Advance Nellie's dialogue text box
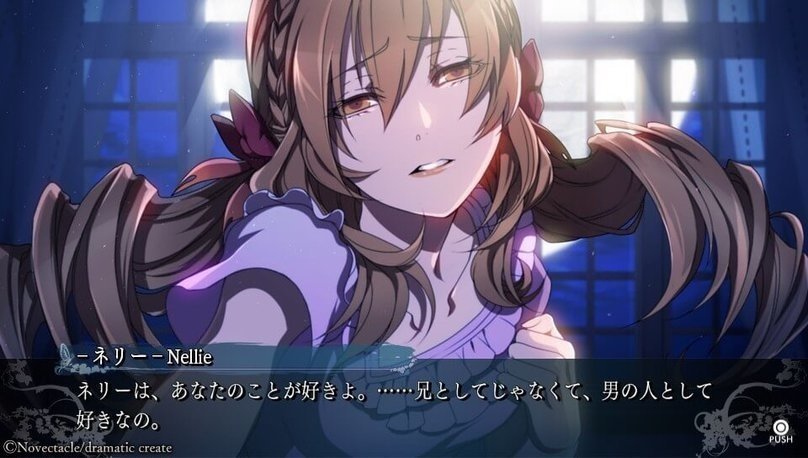Viewport: 808px width, 458px height. (x=779, y=426)
